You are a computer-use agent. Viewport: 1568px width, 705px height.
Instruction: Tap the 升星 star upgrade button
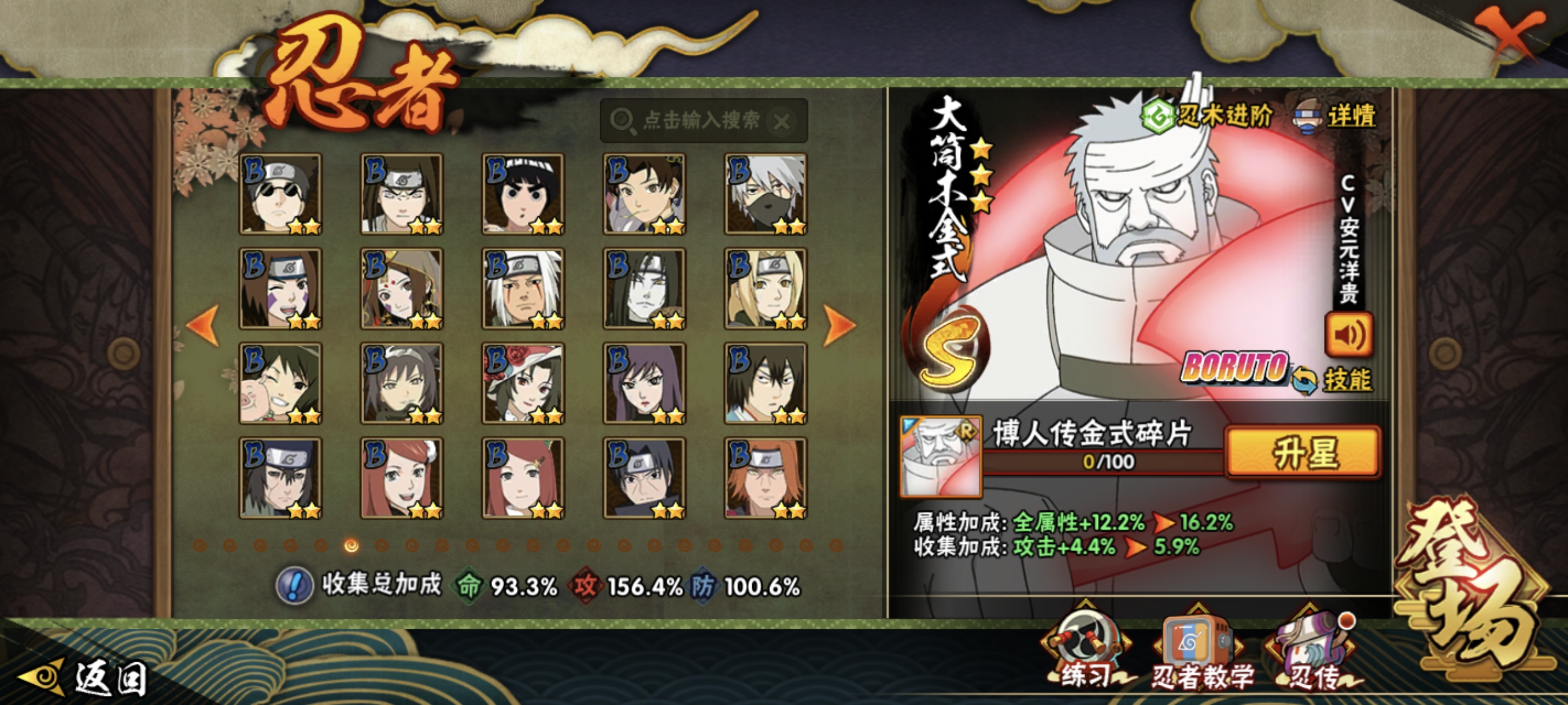(x=1303, y=451)
